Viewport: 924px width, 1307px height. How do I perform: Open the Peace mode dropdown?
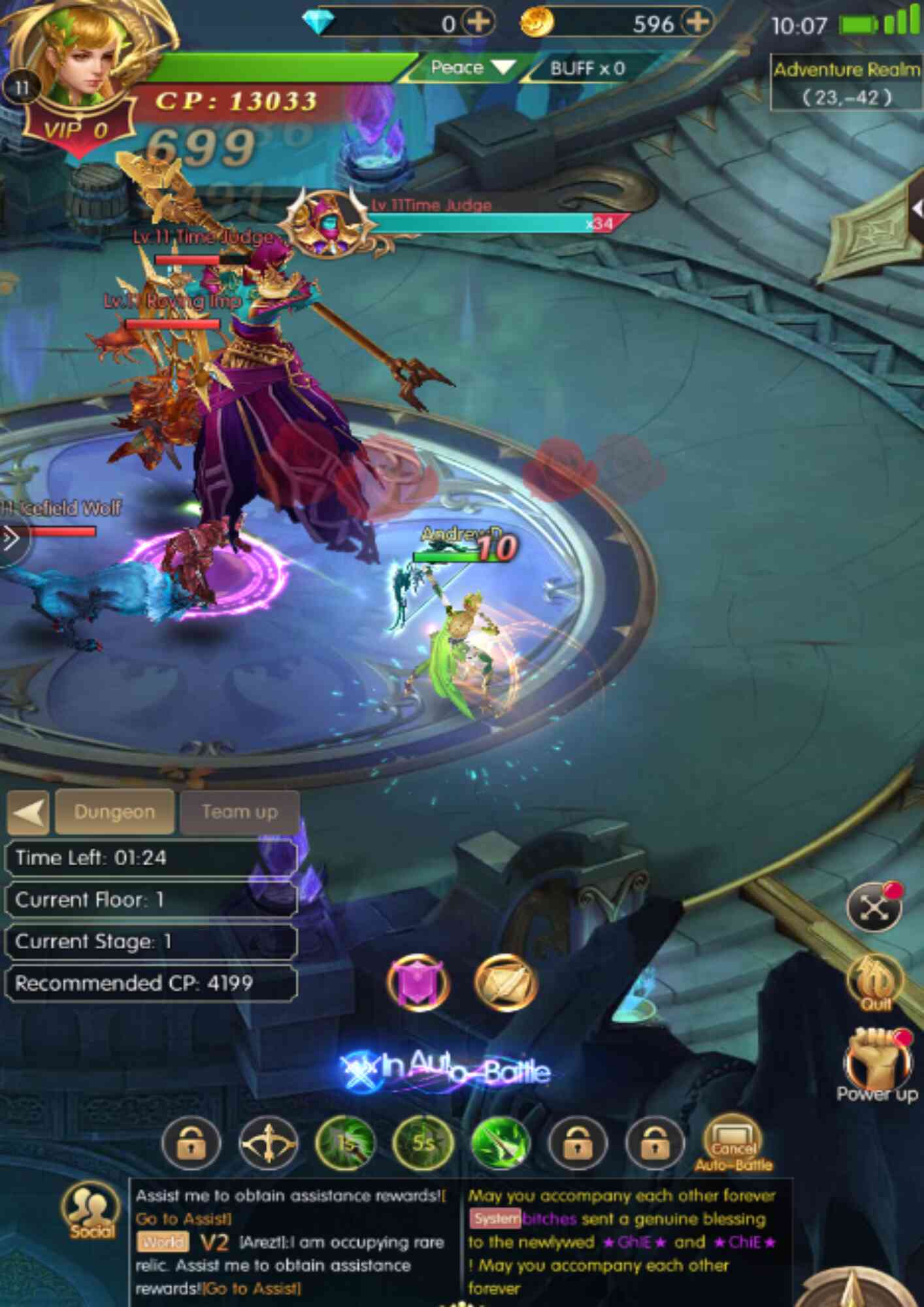tap(472, 67)
